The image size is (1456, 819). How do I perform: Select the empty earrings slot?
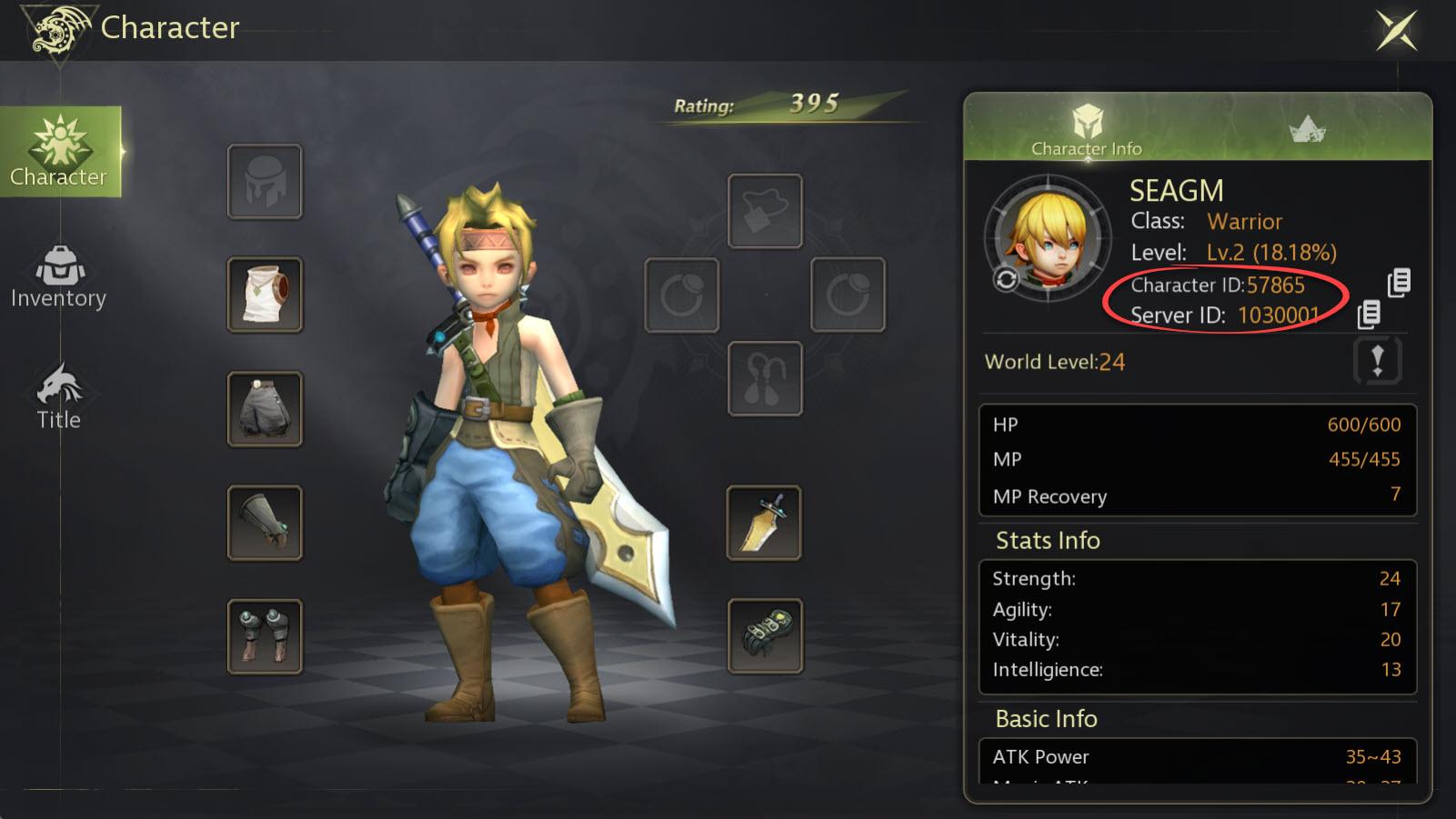(765, 378)
